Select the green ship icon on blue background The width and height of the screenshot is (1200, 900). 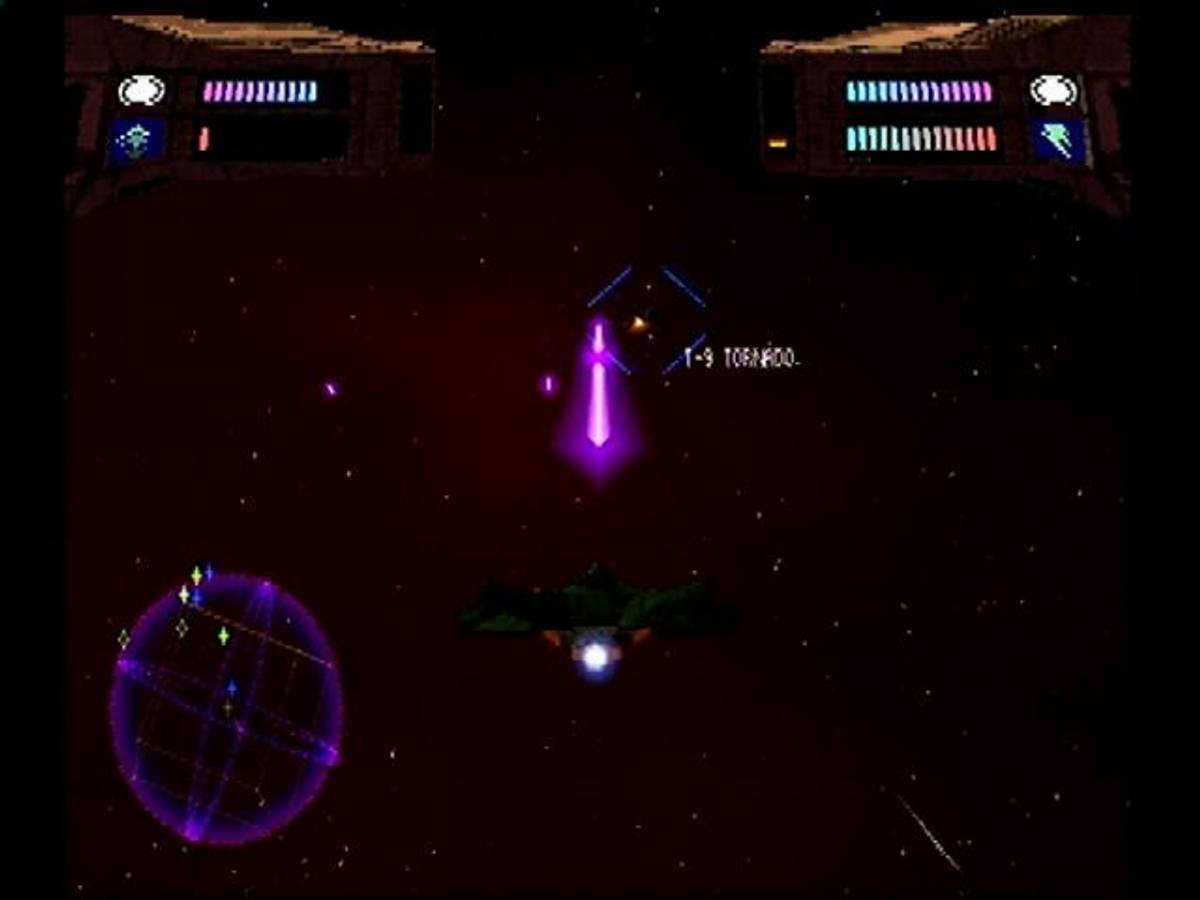click(138, 141)
